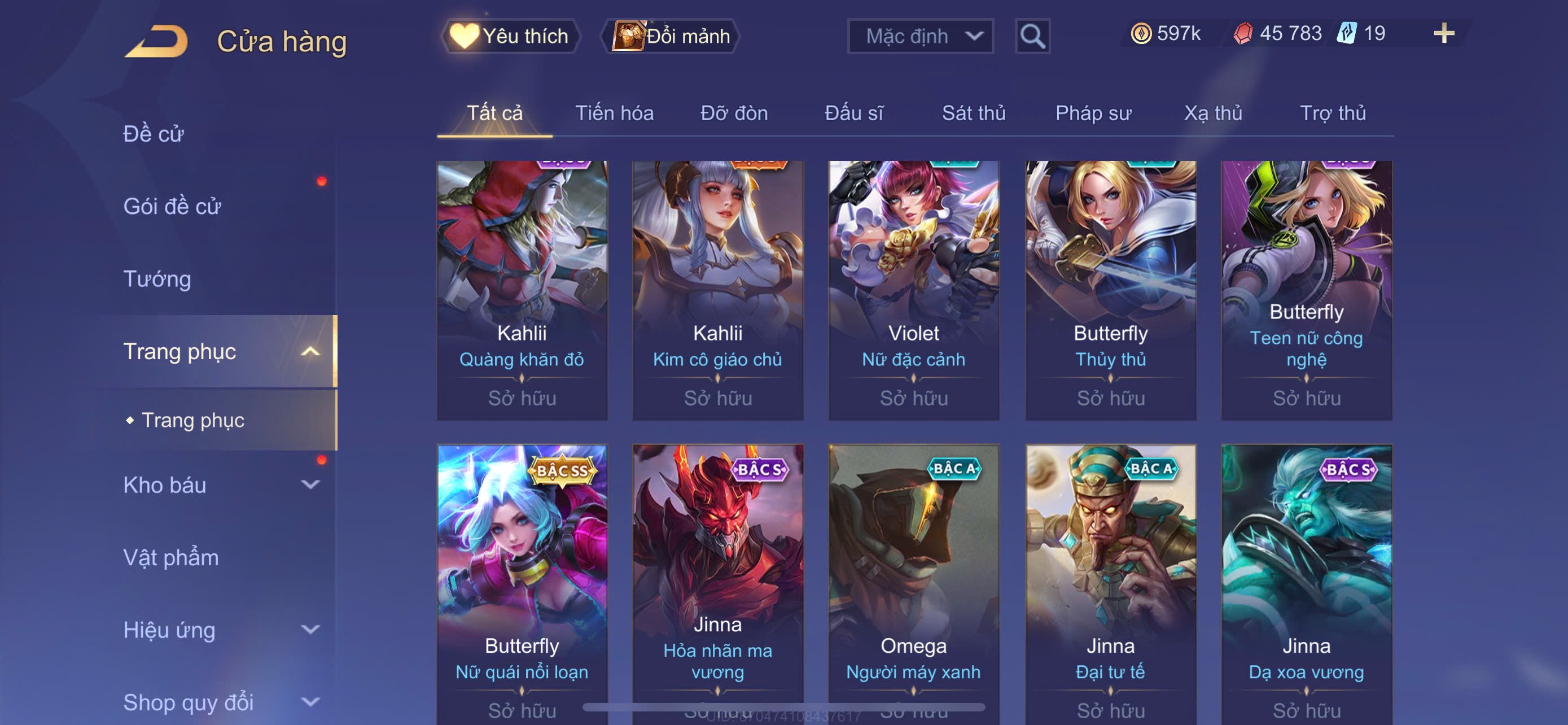Go back using the gold arrow button
The height and width of the screenshot is (725, 1568).
coord(156,41)
